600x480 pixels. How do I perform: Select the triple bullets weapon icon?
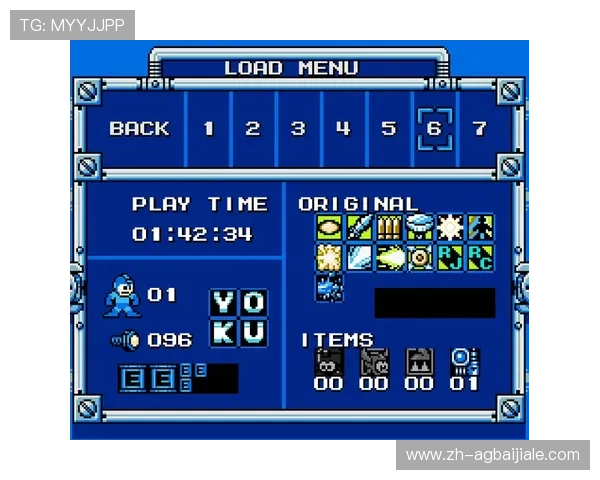(389, 228)
